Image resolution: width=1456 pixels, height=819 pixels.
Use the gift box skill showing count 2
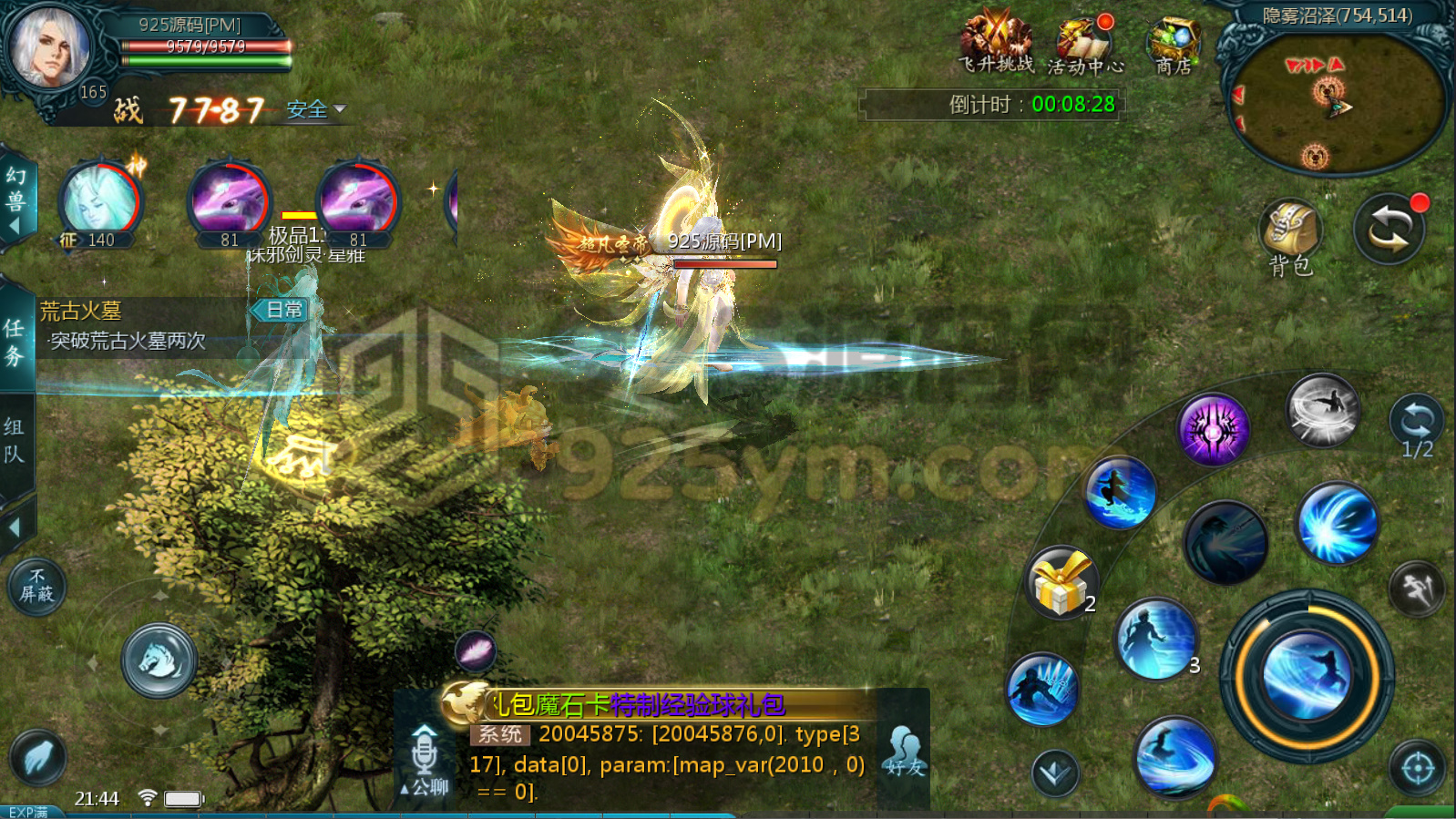tap(1062, 583)
